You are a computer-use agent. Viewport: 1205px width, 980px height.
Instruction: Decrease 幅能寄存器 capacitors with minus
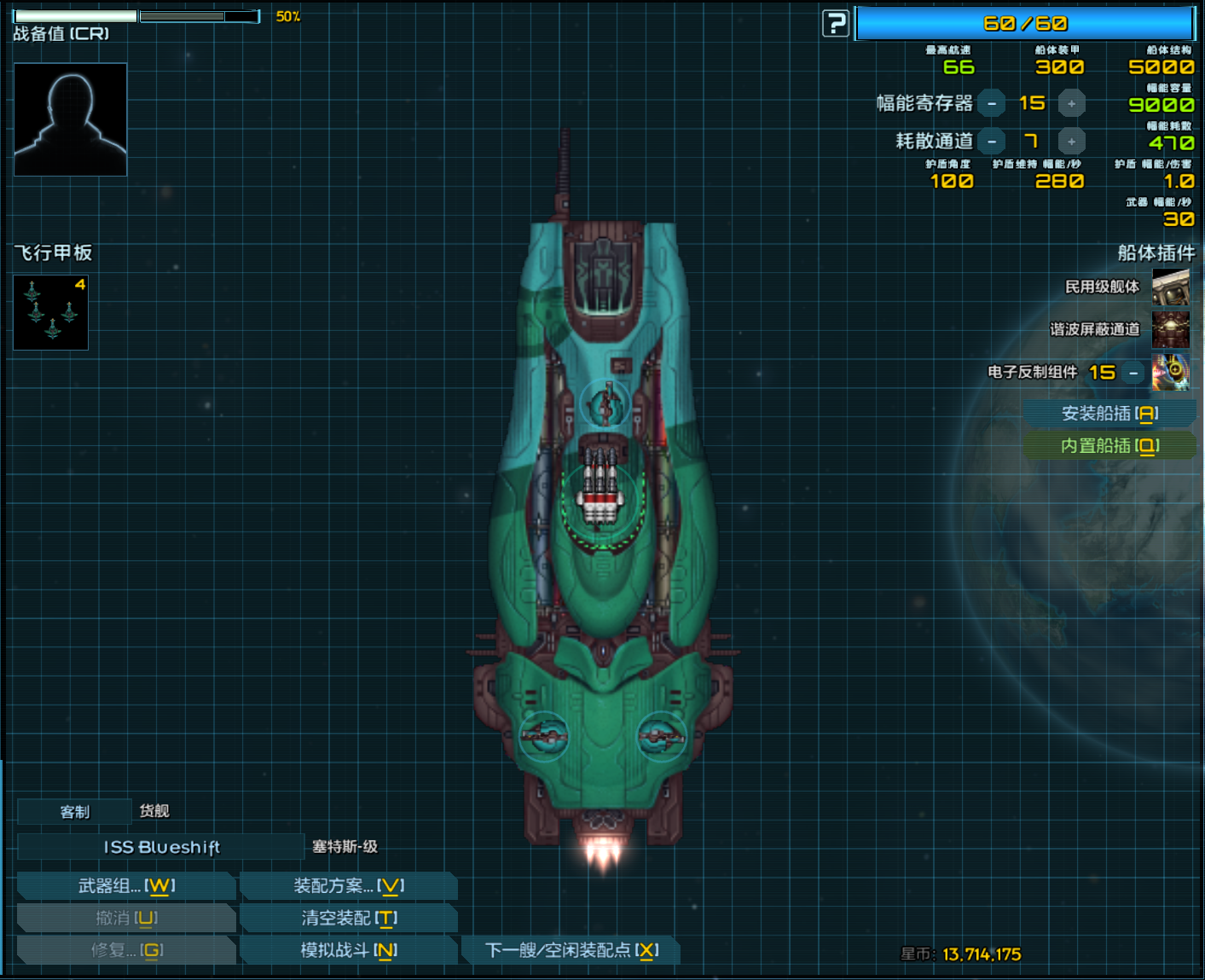click(992, 104)
